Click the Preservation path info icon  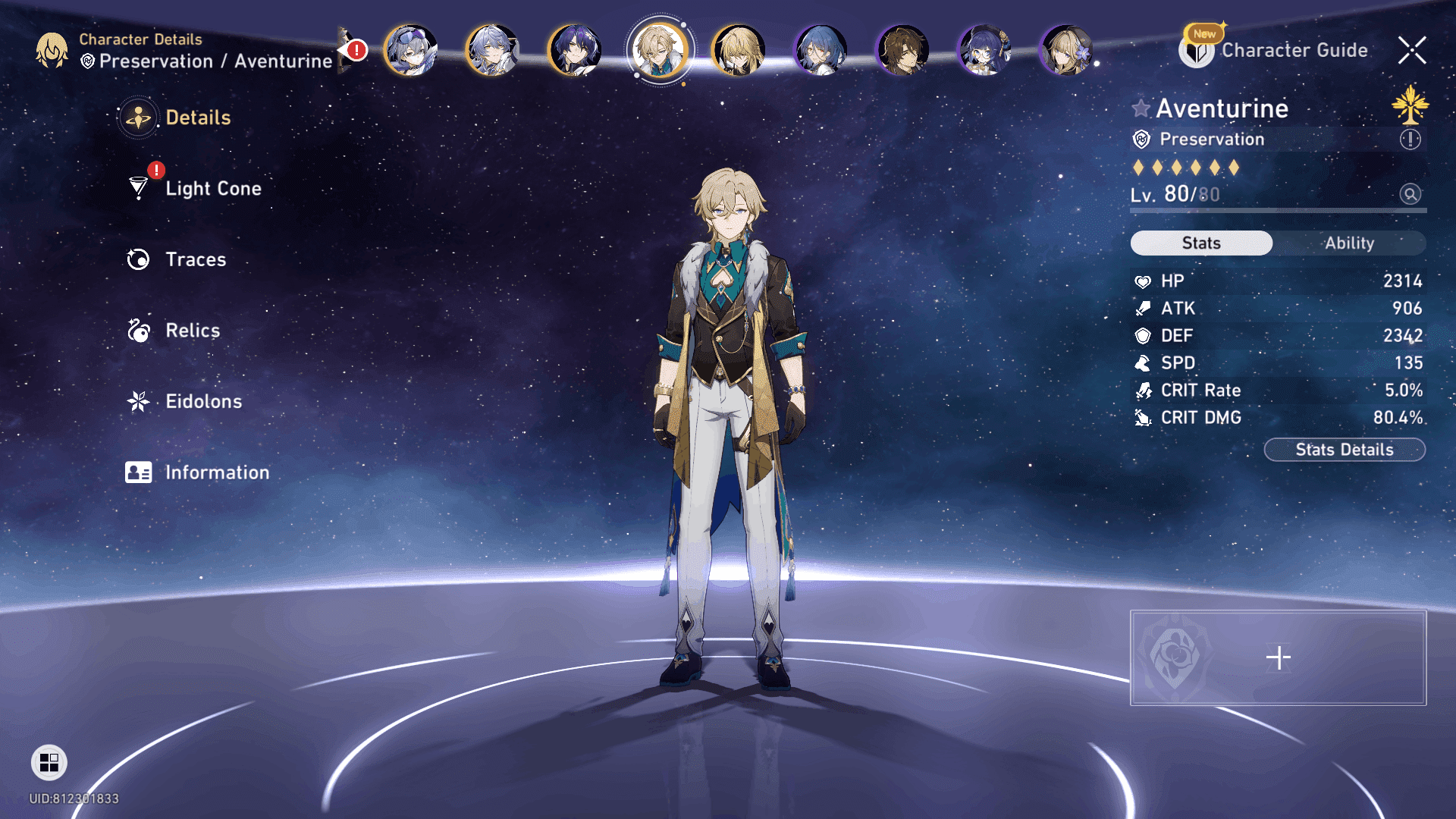pos(1410,140)
